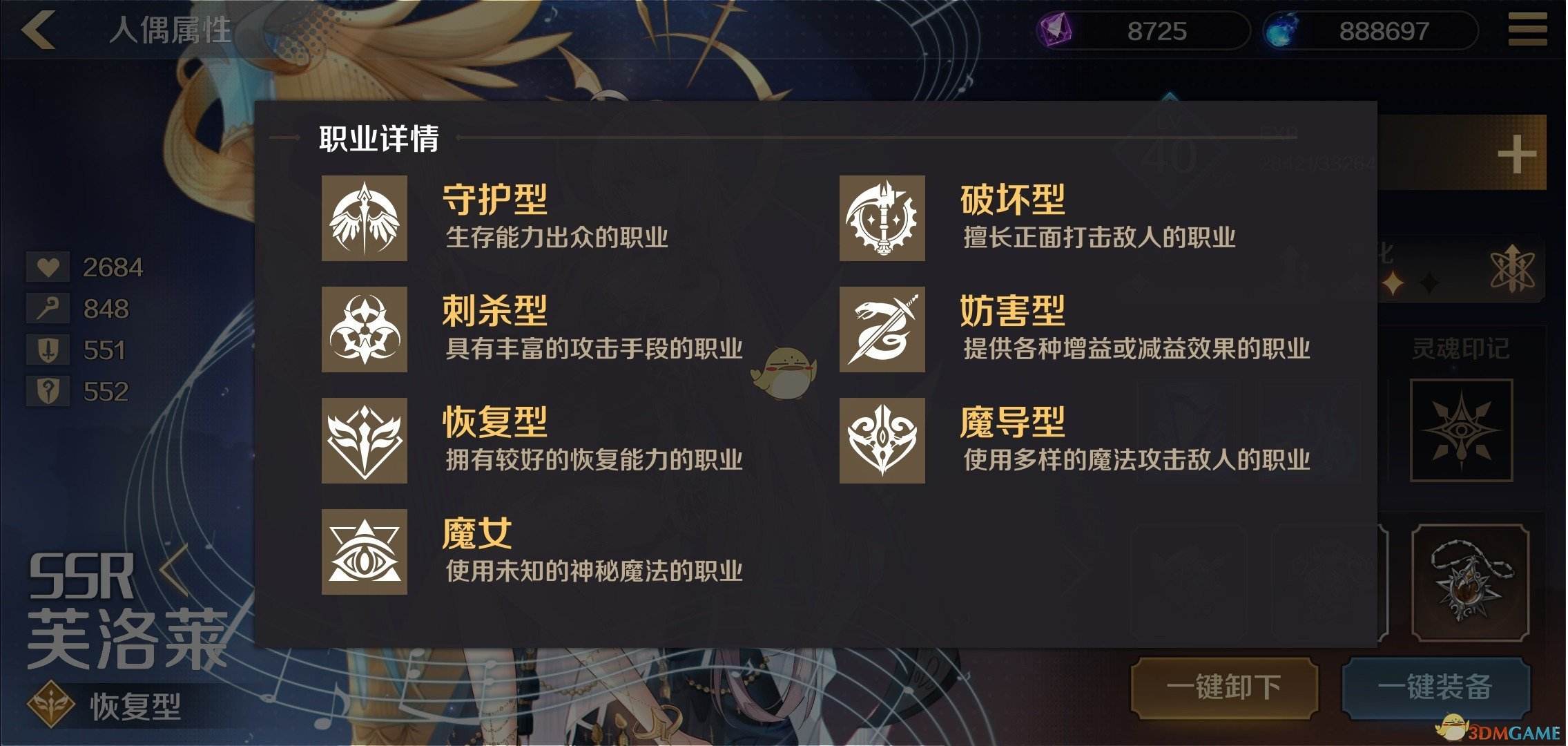Click the eye emblem in 灵魂印记 panel
This screenshot has height=746, width=1568.
tap(1462, 430)
